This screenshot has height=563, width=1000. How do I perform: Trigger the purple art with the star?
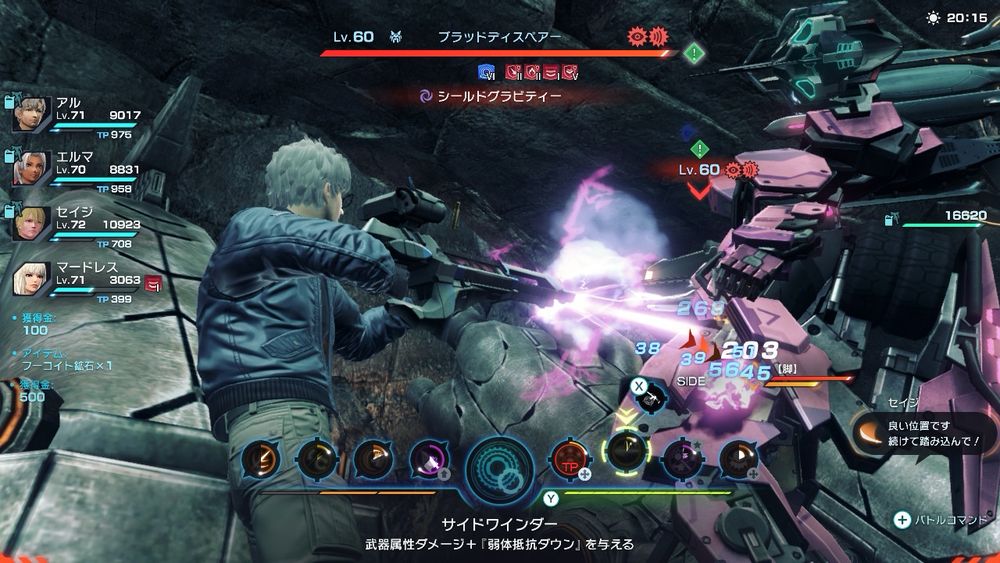coord(684,459)
